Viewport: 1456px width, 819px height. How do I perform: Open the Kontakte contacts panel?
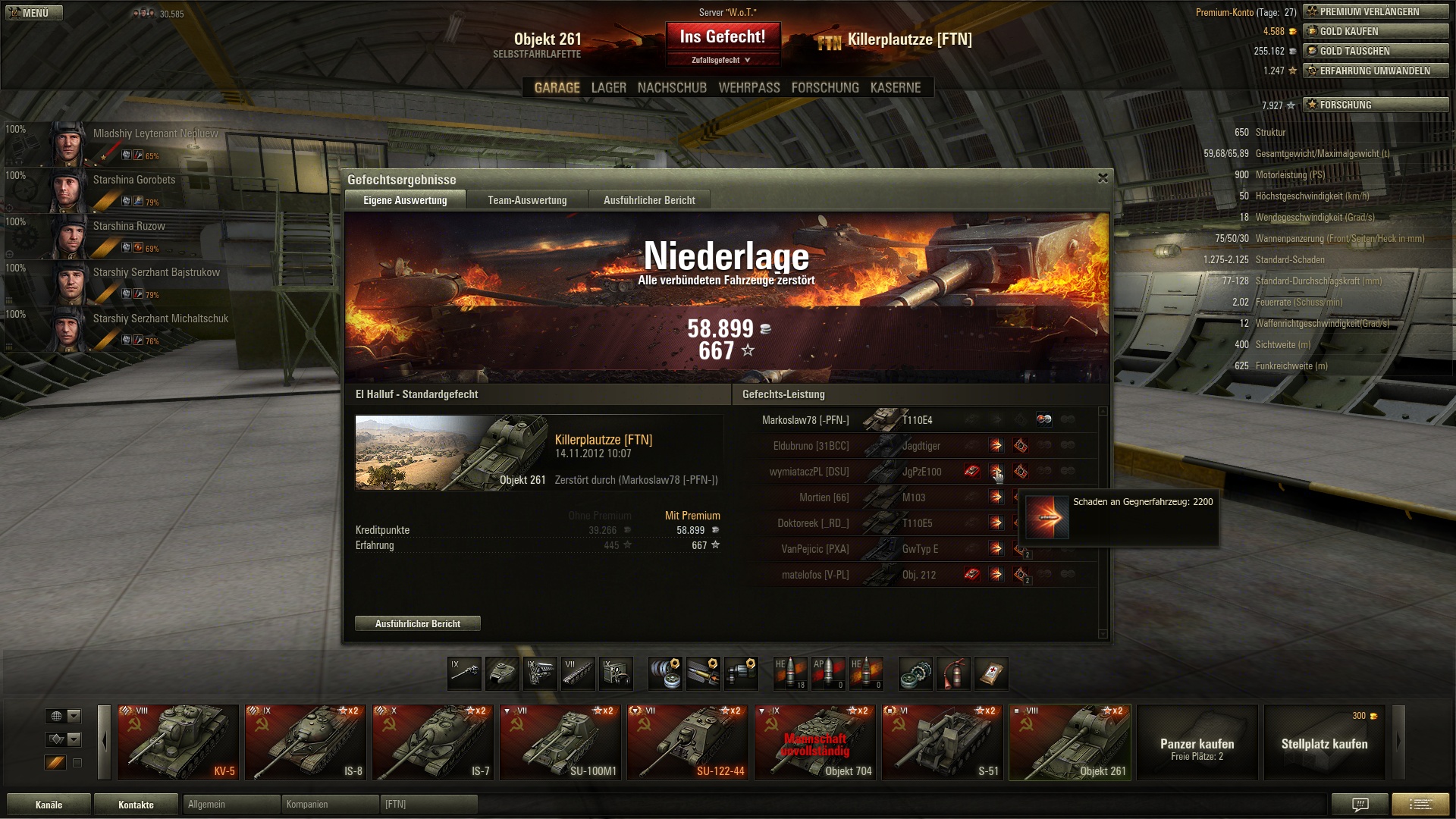pos(136,805)
